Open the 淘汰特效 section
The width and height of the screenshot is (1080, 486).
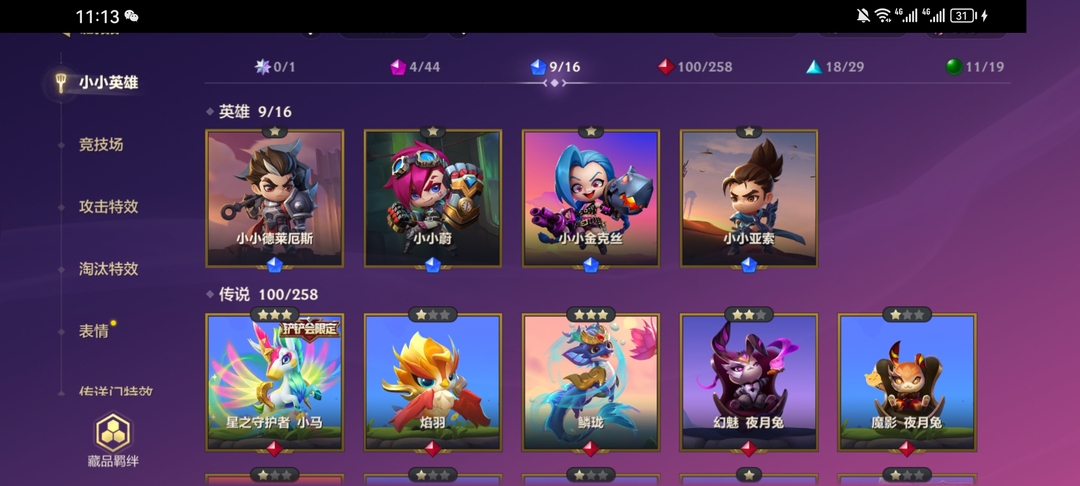click(108, 269)
